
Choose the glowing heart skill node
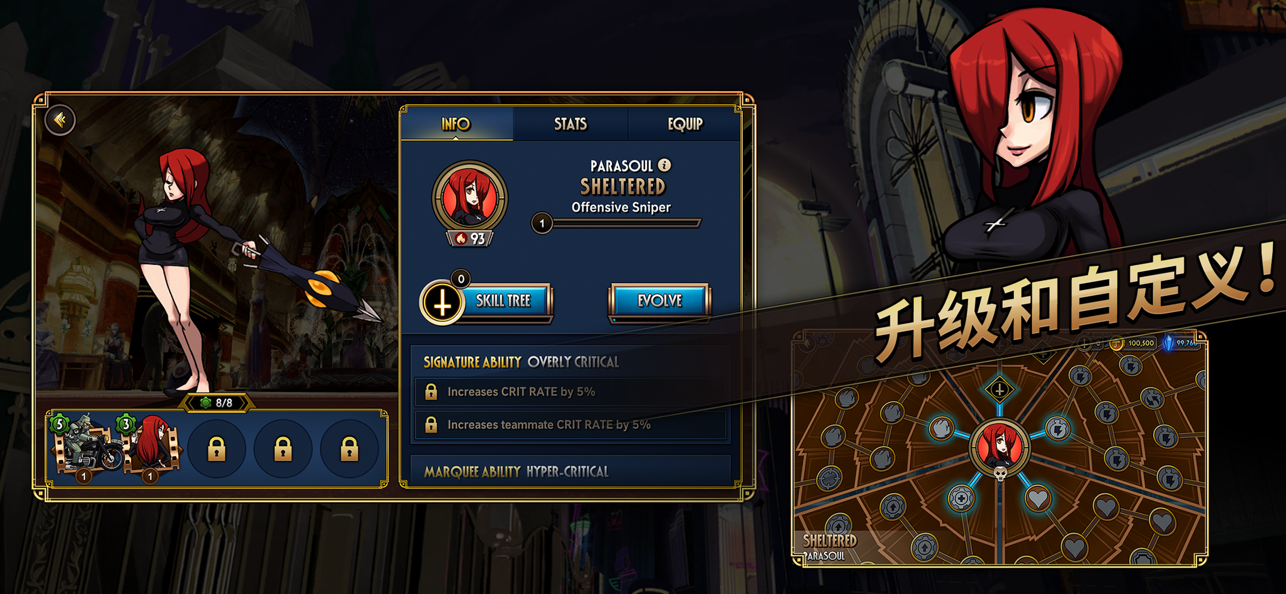[x=1038, y=498]
